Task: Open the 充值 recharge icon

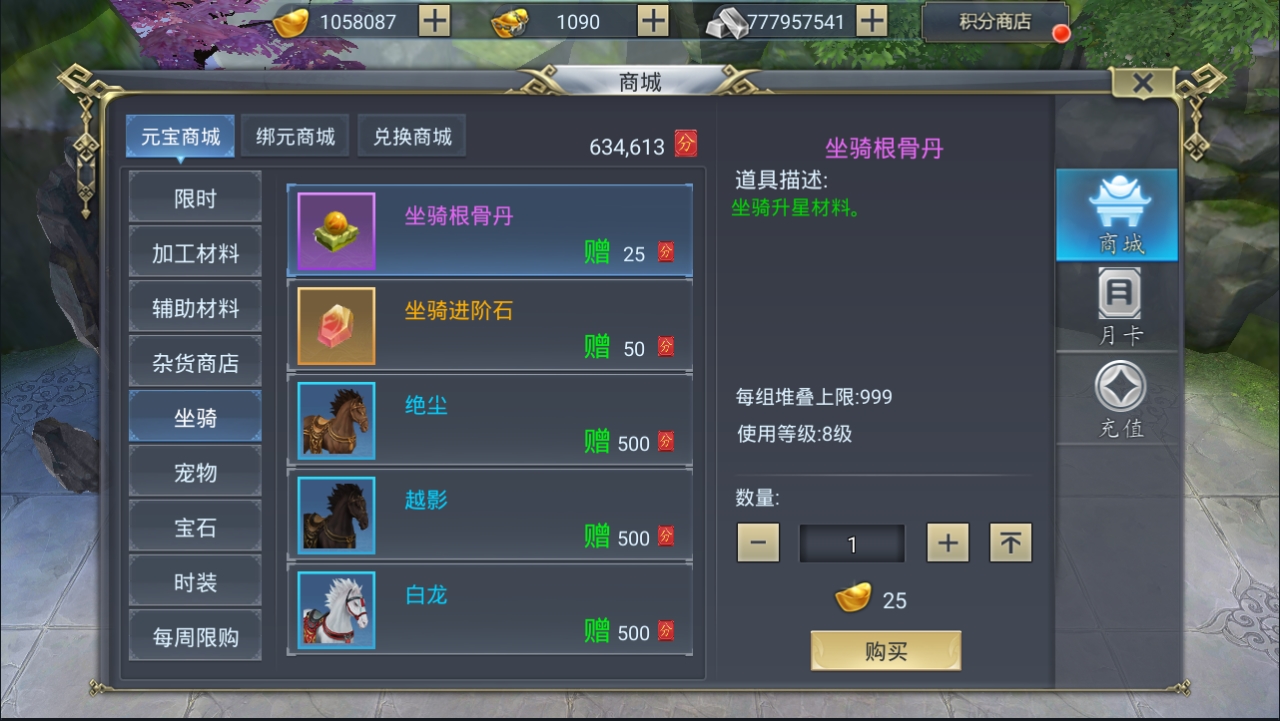Action: (1116, 398)
